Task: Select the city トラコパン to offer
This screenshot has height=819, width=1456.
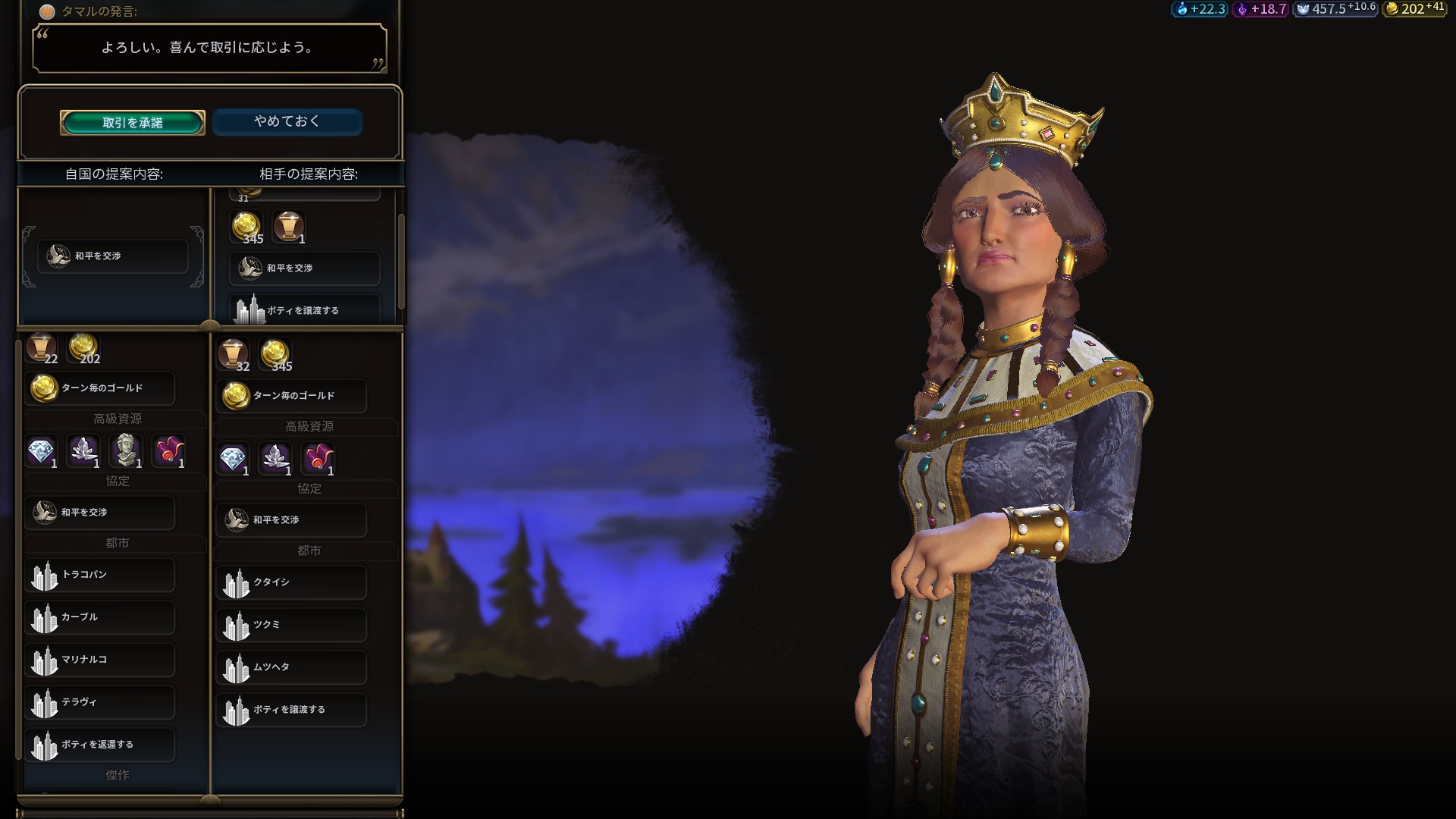Action: (x=100, y=575)
